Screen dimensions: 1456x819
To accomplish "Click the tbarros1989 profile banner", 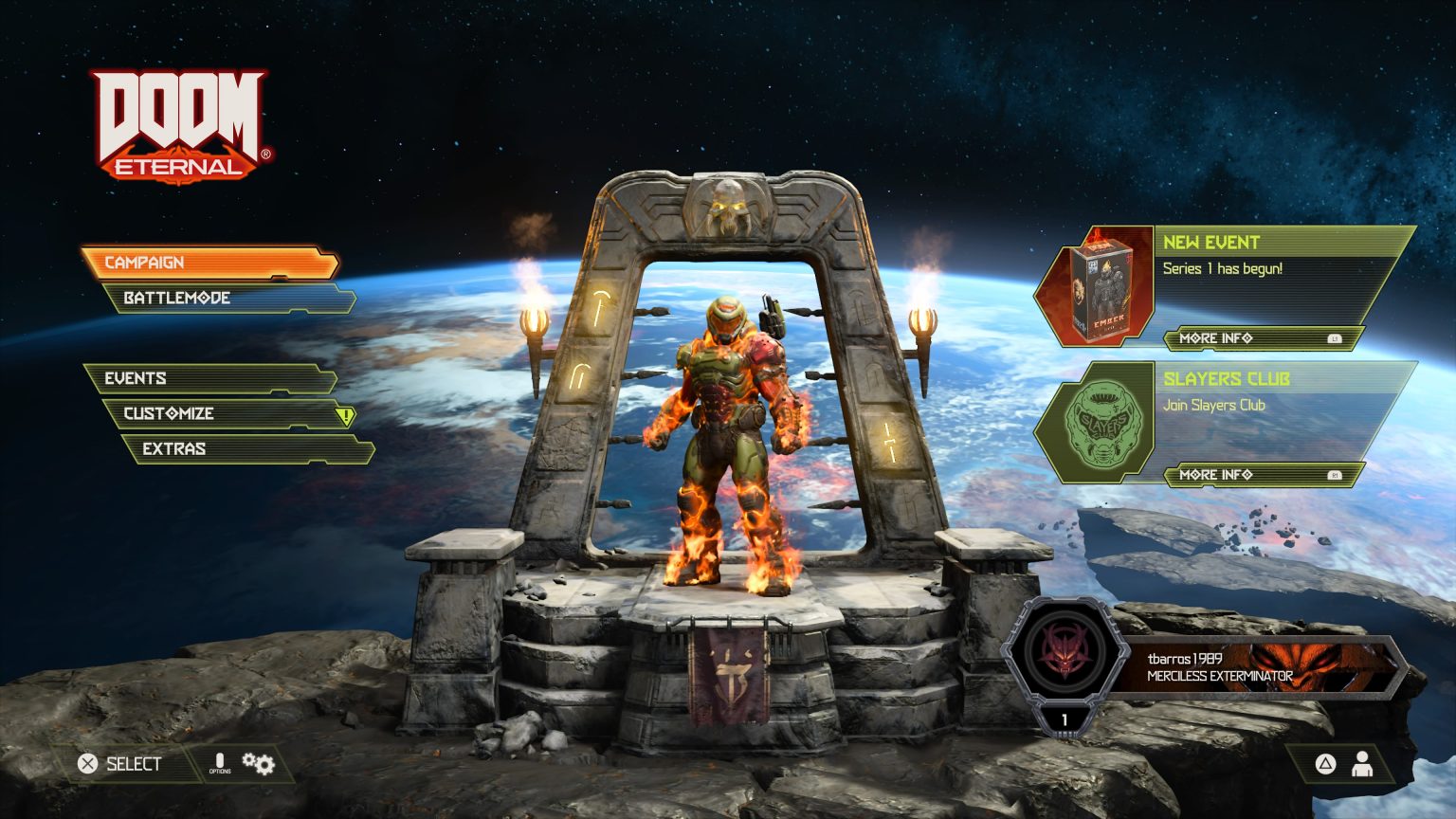I will [x=1223, y=668].
